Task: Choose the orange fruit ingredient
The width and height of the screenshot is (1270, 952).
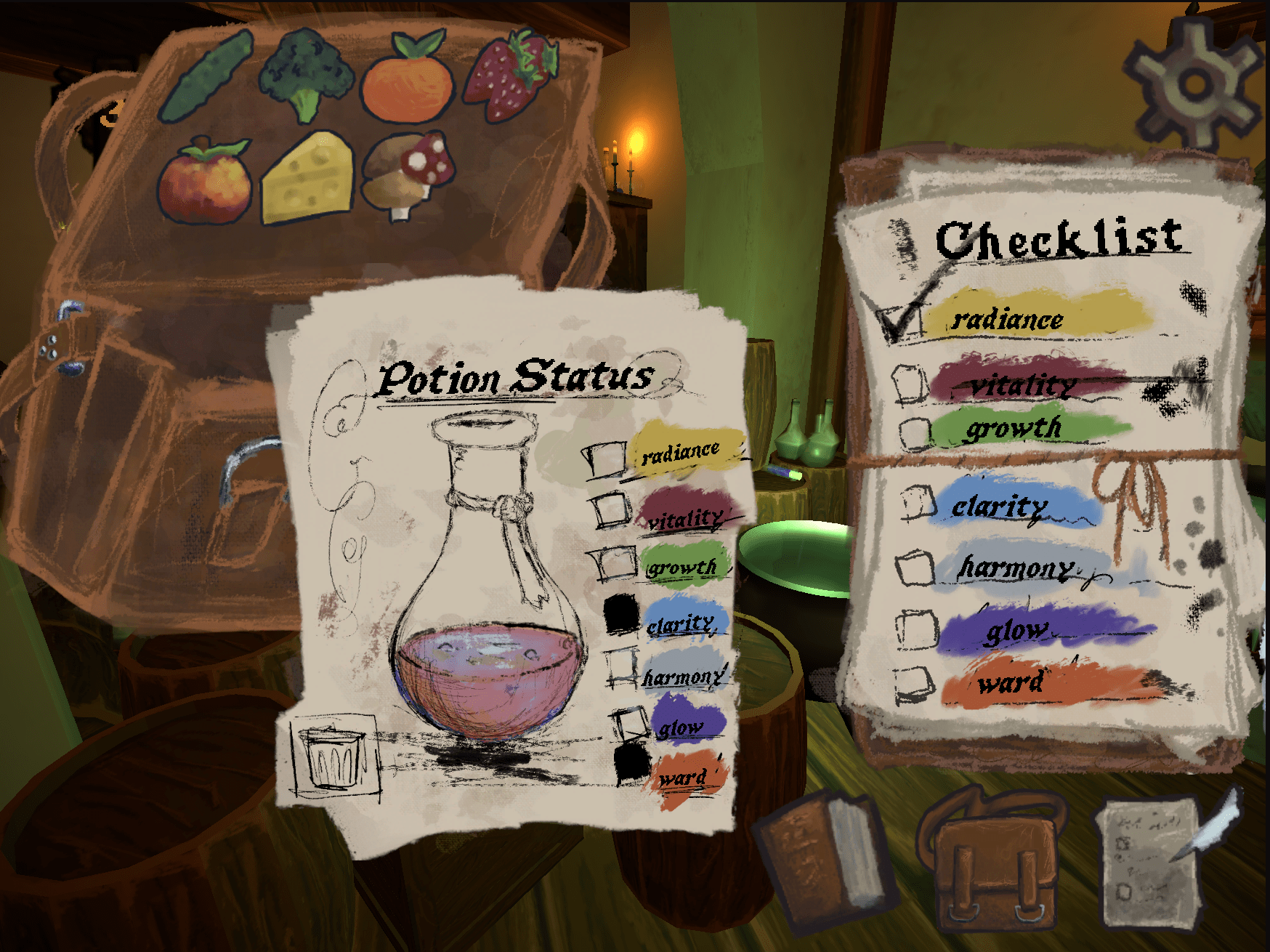Action: pos(408,78)
